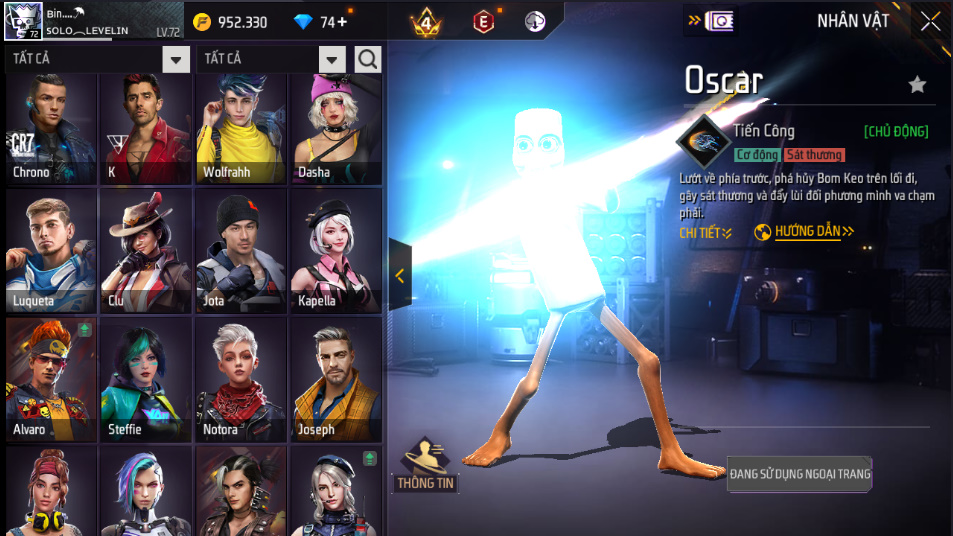Open the character search magnifier
The image size is (953, 536).
pos(368,59)
